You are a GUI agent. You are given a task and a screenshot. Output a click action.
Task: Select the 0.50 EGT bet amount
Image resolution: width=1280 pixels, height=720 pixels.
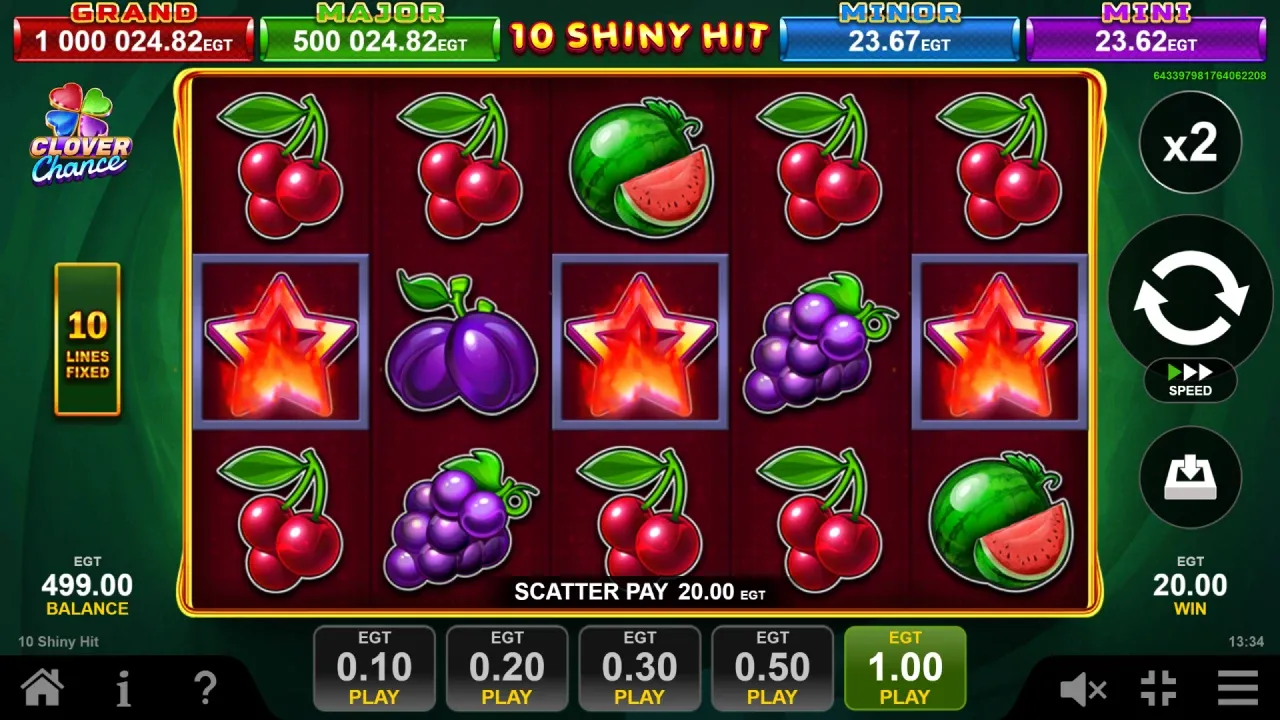click(772, 667)
